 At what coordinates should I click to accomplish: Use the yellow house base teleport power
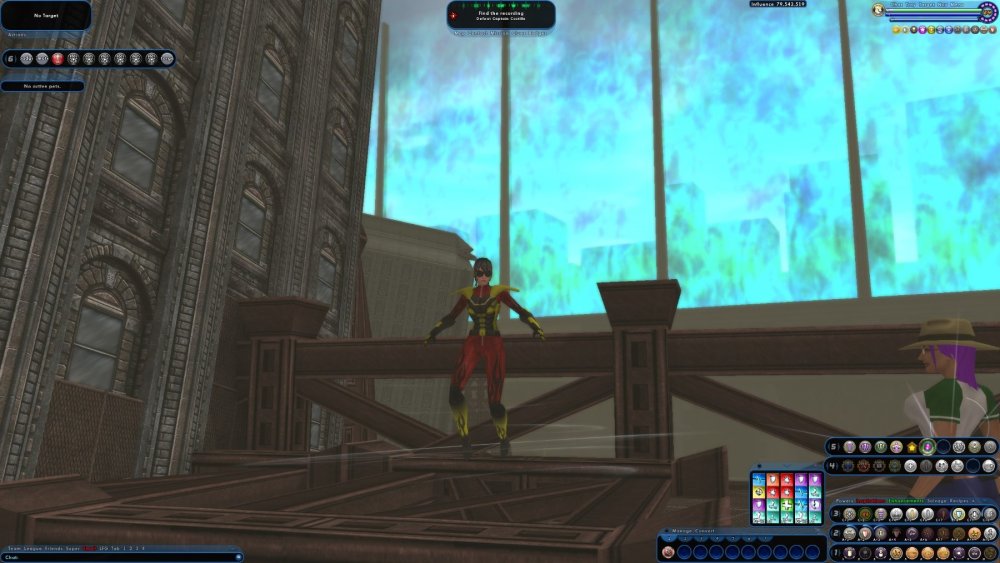(x=912, y=447)
